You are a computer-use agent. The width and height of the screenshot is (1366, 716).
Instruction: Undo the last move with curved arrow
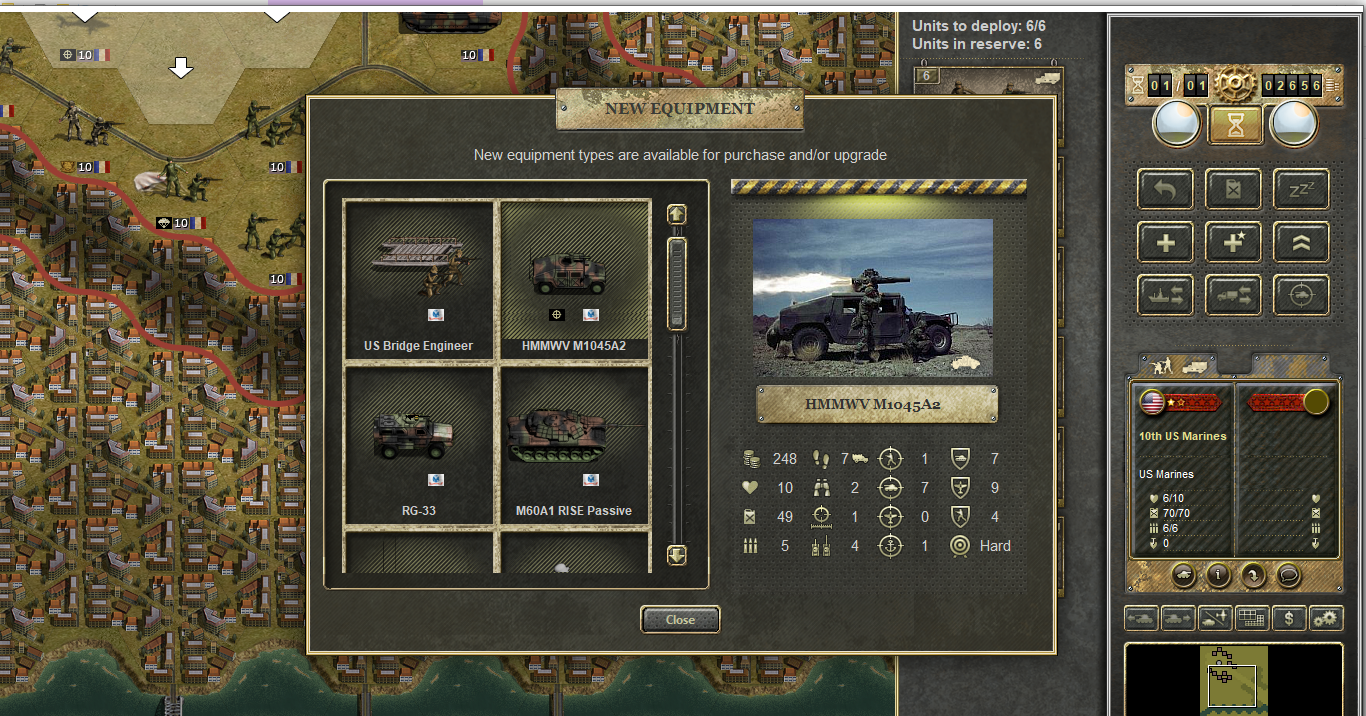click(x=1165, y=189)
